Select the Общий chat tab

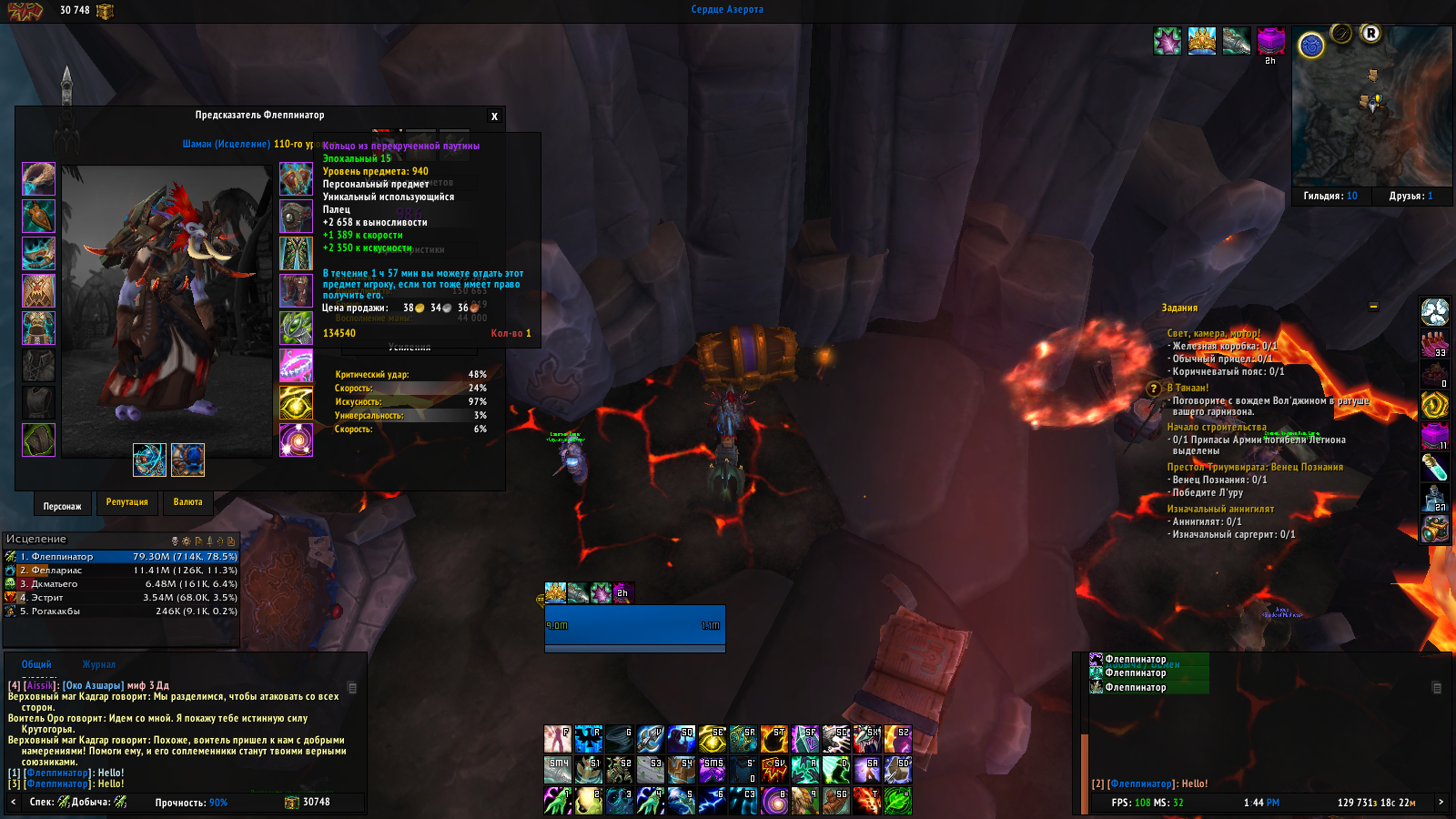tap(36, 664)
